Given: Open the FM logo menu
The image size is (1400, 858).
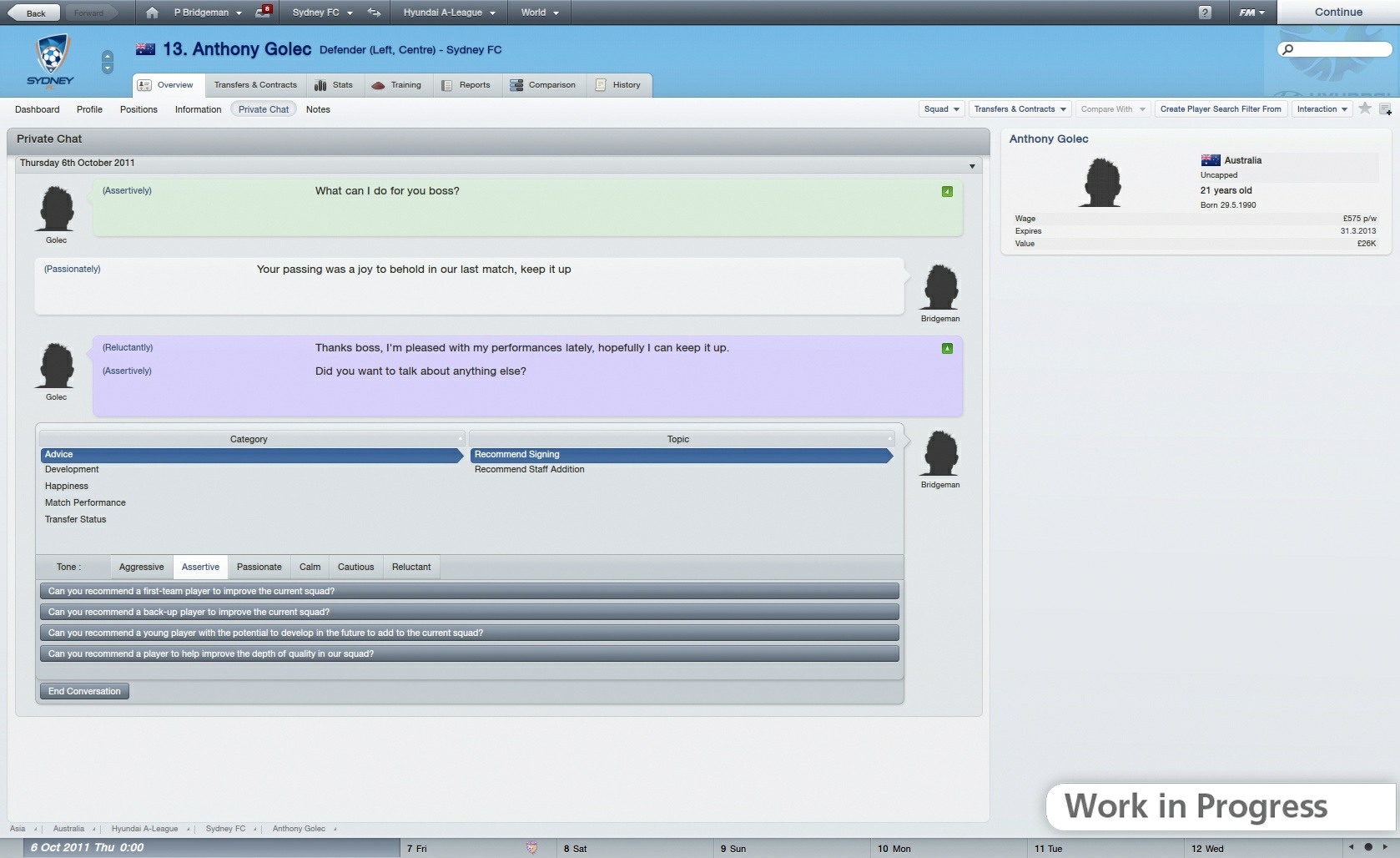Looking at the screenshot, I should (x=1248, y=12).
